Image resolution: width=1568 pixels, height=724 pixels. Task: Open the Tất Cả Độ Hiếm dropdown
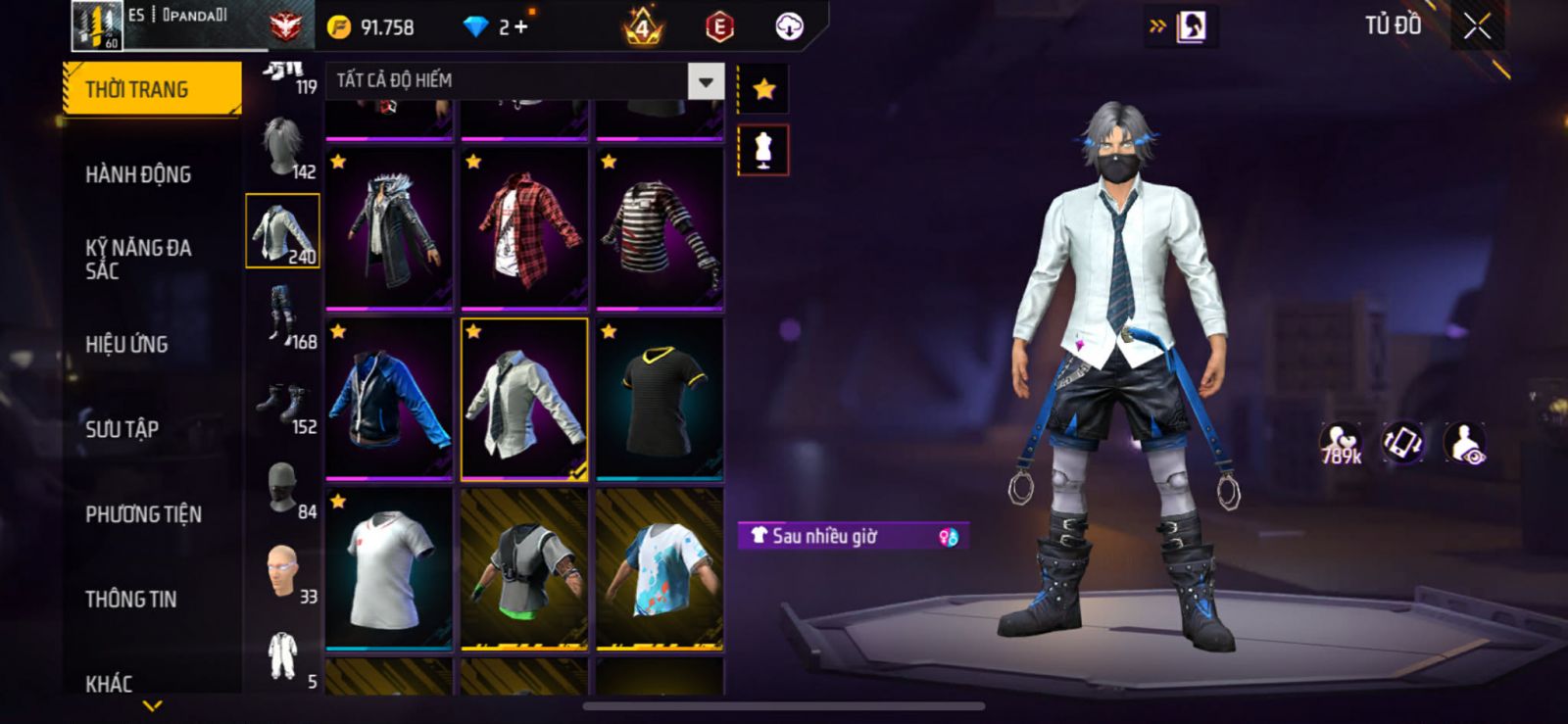click(x=706, y=81)
